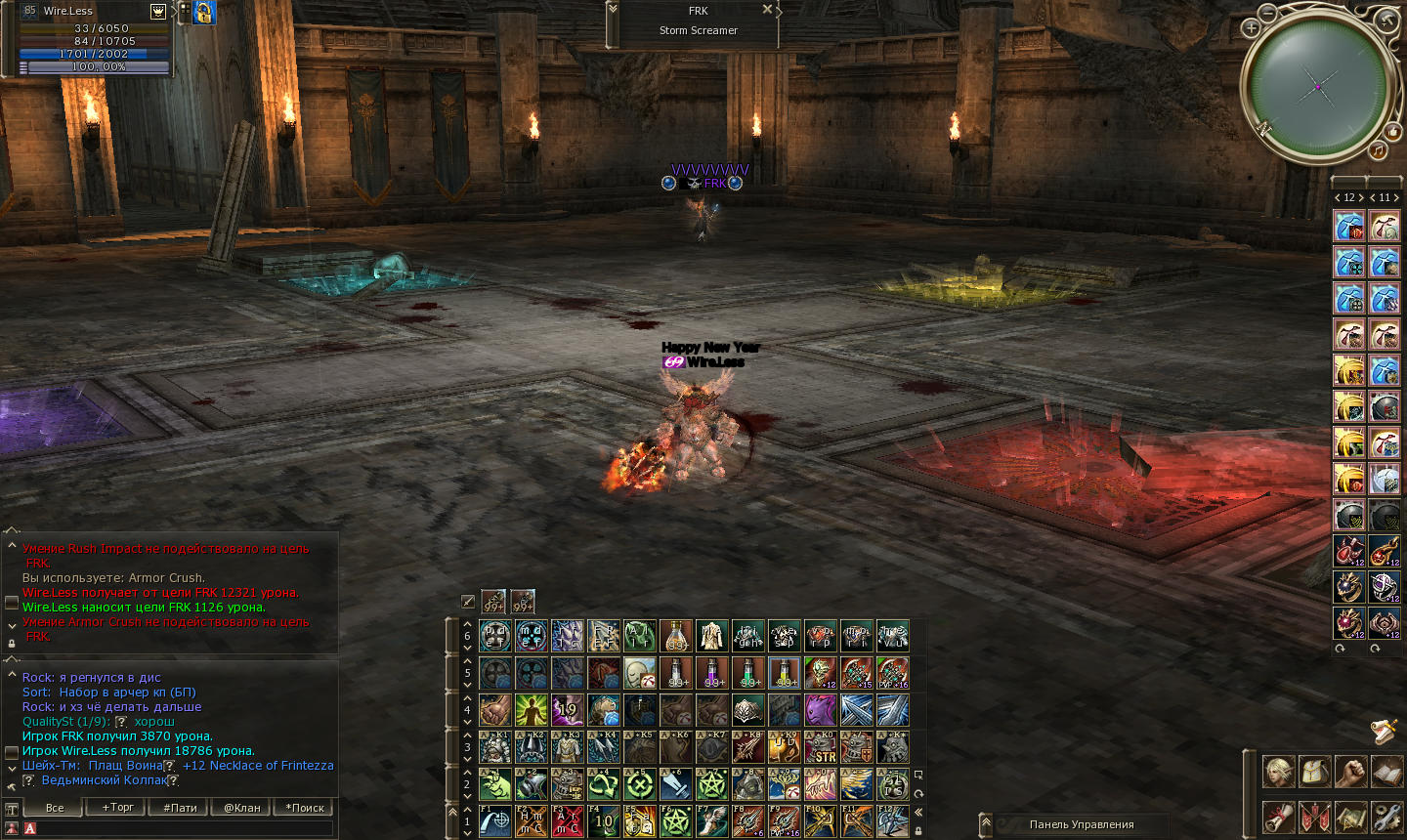Zoom out the minimap with the minus button
The image size is (1407, 840).
click(x=1267, y=13)
